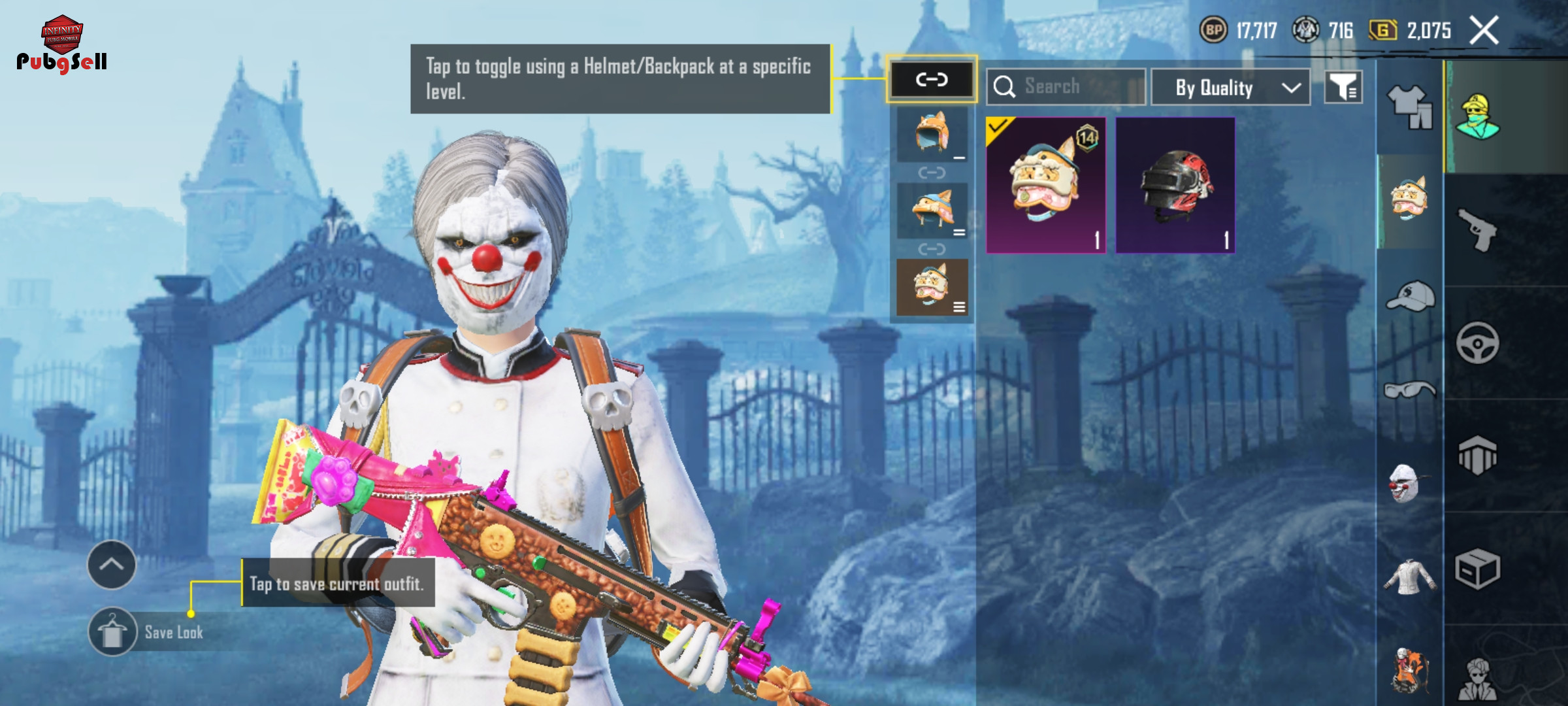Choose the black and red helmet skin

[x=1175, y=185]
